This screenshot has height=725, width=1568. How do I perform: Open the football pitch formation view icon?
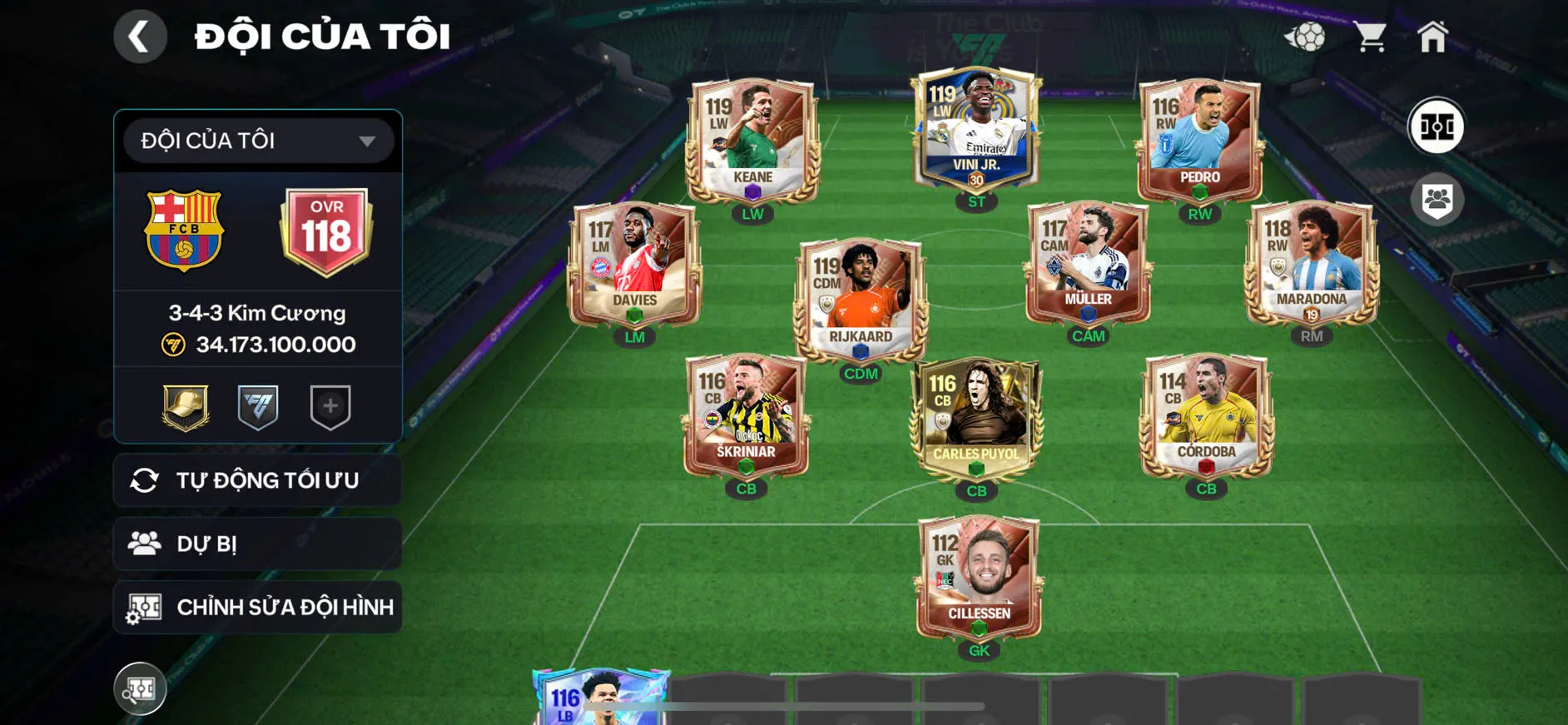pos(1438,127)
